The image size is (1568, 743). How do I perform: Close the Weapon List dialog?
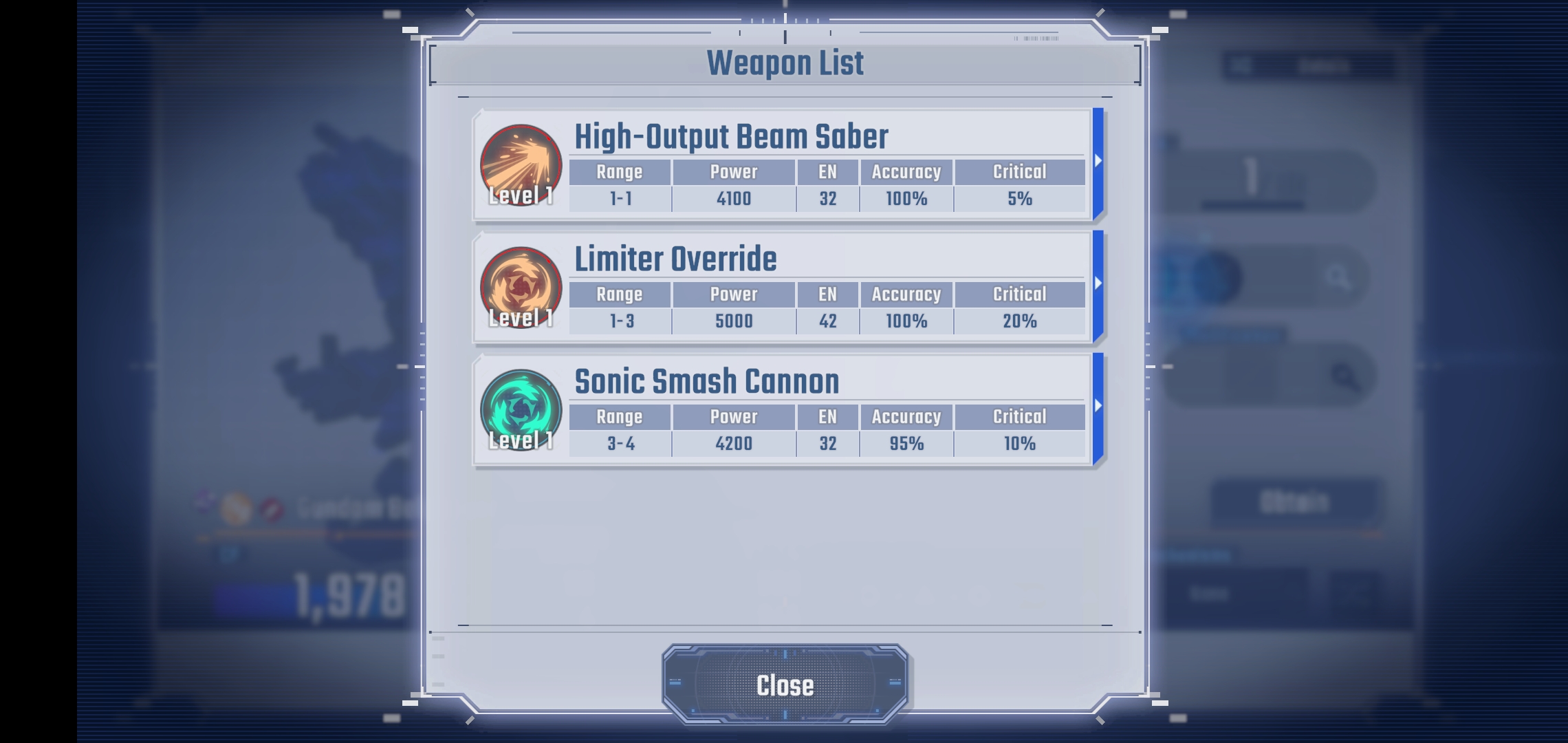[x=785, y=685]
